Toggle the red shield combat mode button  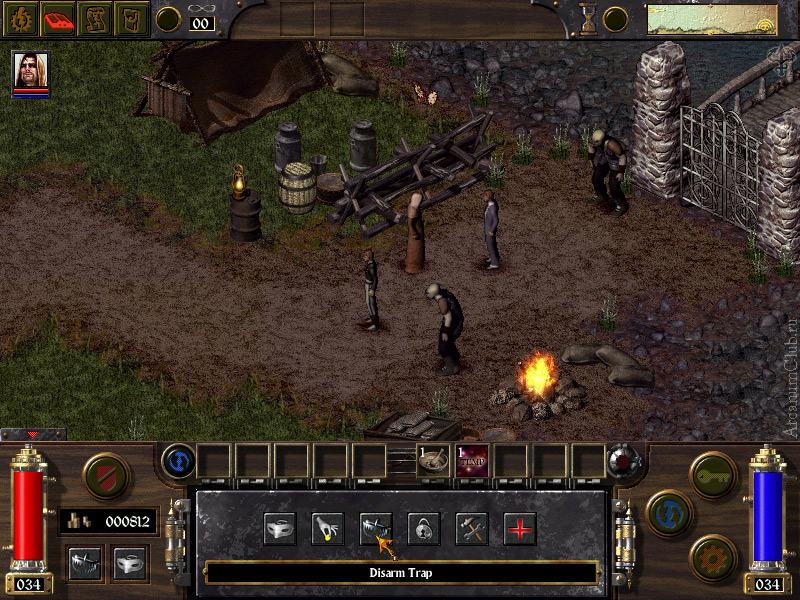(102, 474)
